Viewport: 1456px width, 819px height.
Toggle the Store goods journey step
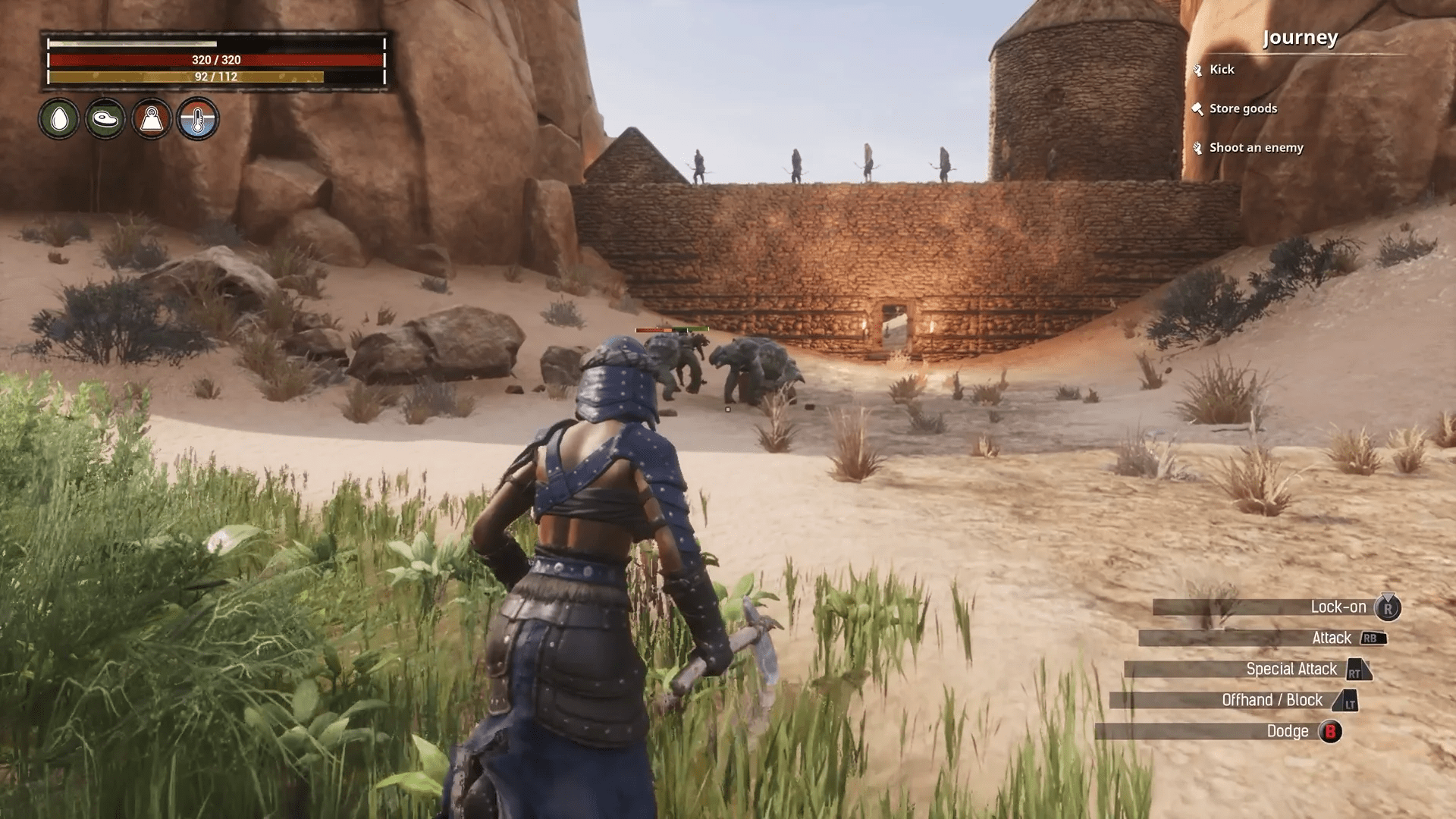(1244, 108)
